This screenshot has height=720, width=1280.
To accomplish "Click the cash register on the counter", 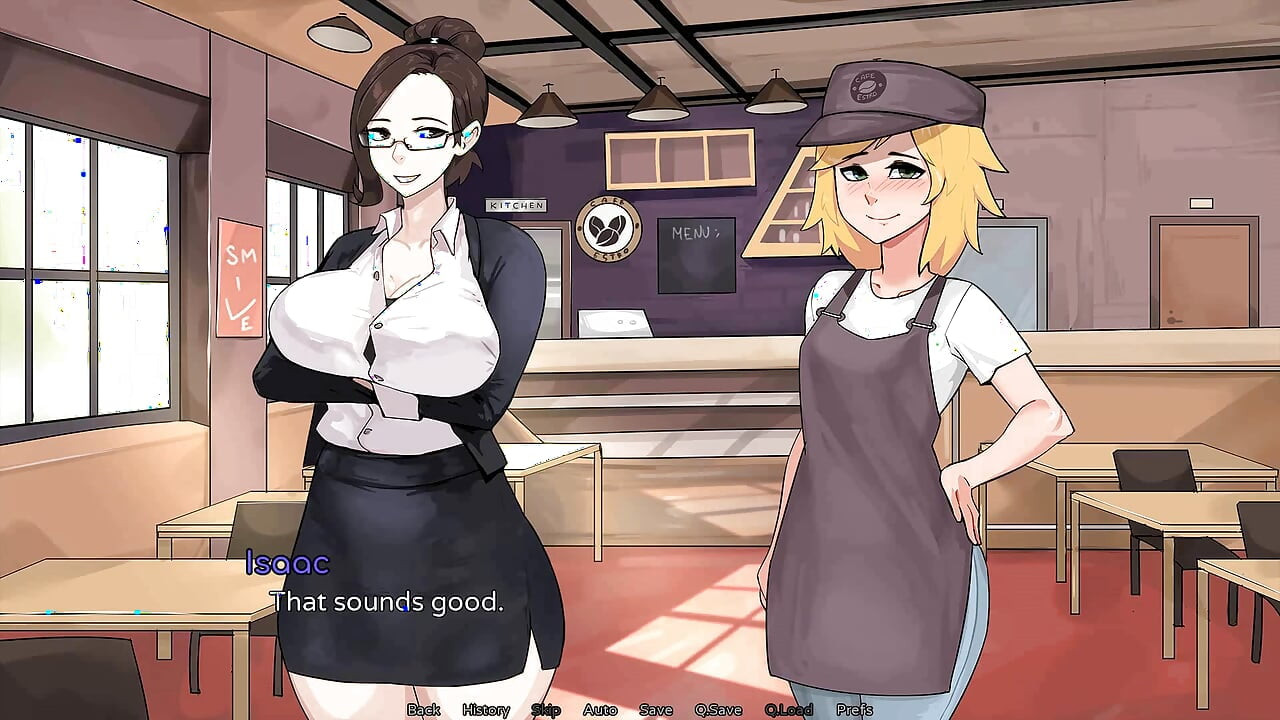I will tap(612, 323).
